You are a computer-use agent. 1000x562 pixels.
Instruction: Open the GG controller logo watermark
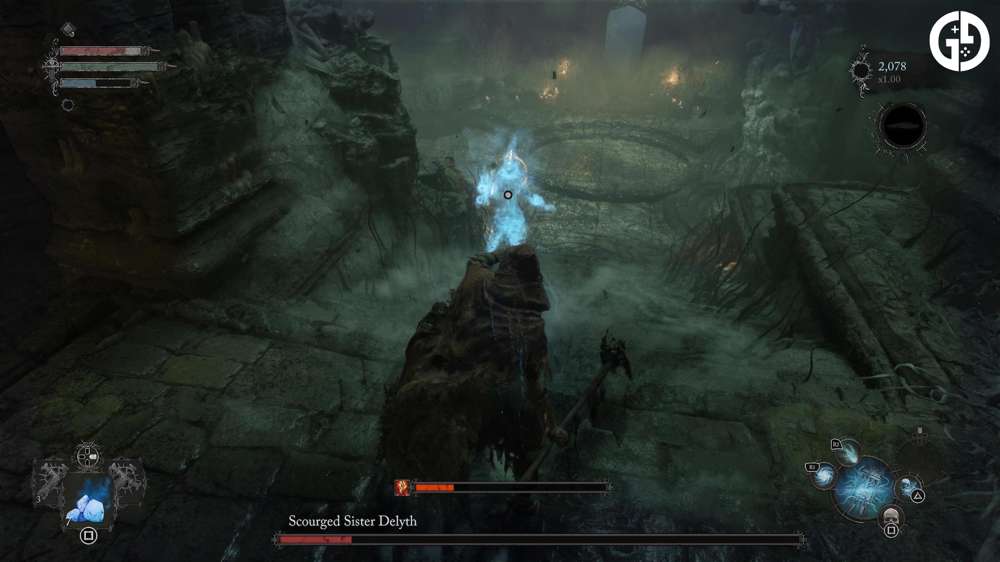[959, 41]
